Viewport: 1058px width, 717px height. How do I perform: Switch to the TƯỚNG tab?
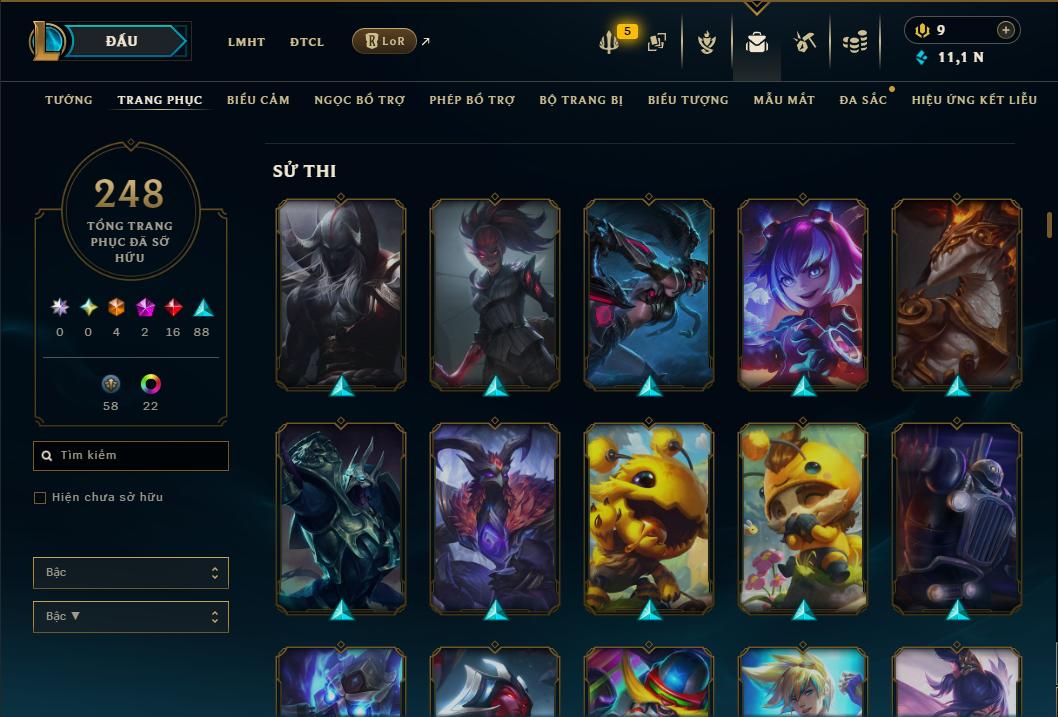[x=69, y=100]
